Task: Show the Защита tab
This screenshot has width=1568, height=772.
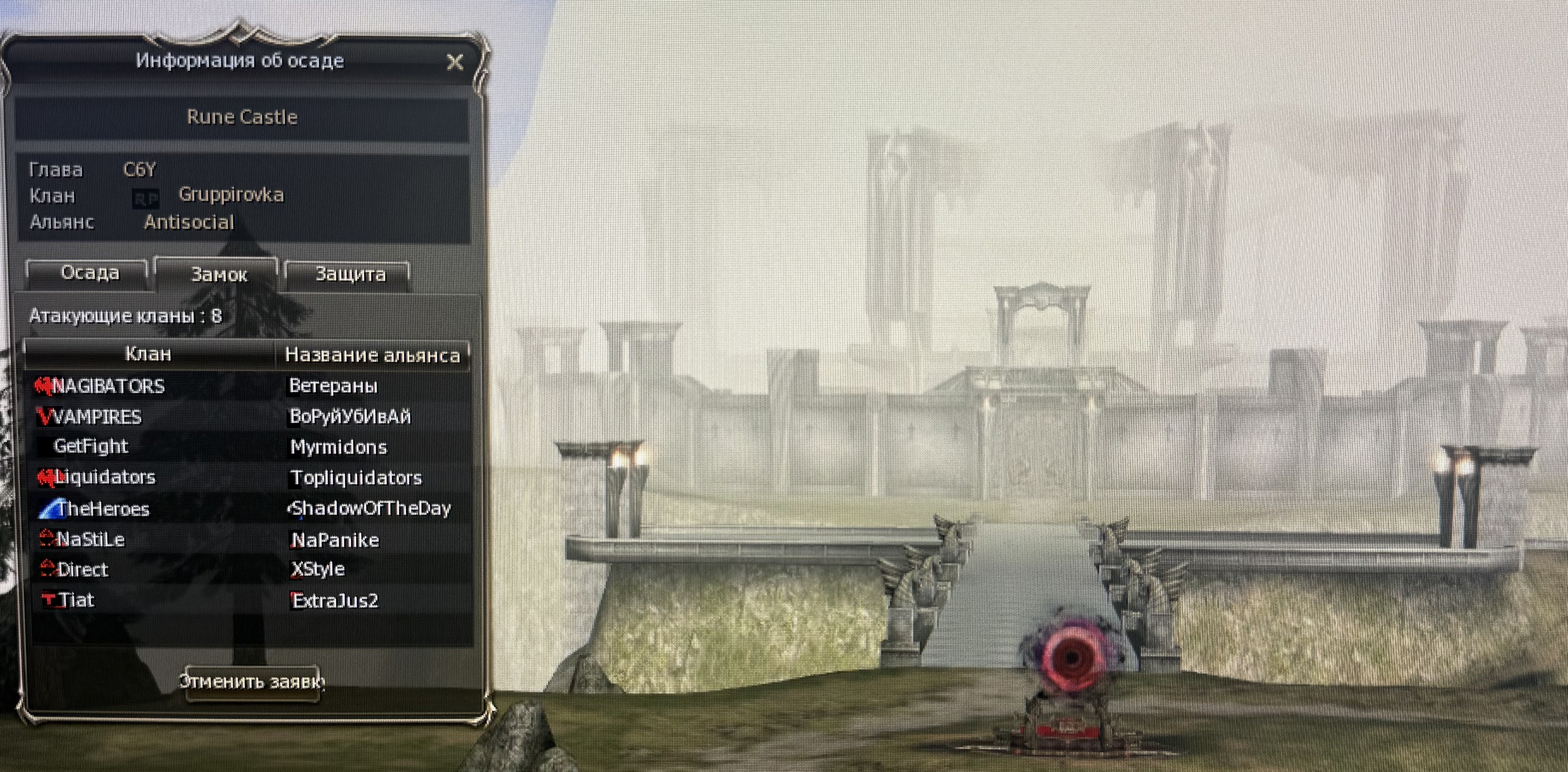Action: (349, 274)
